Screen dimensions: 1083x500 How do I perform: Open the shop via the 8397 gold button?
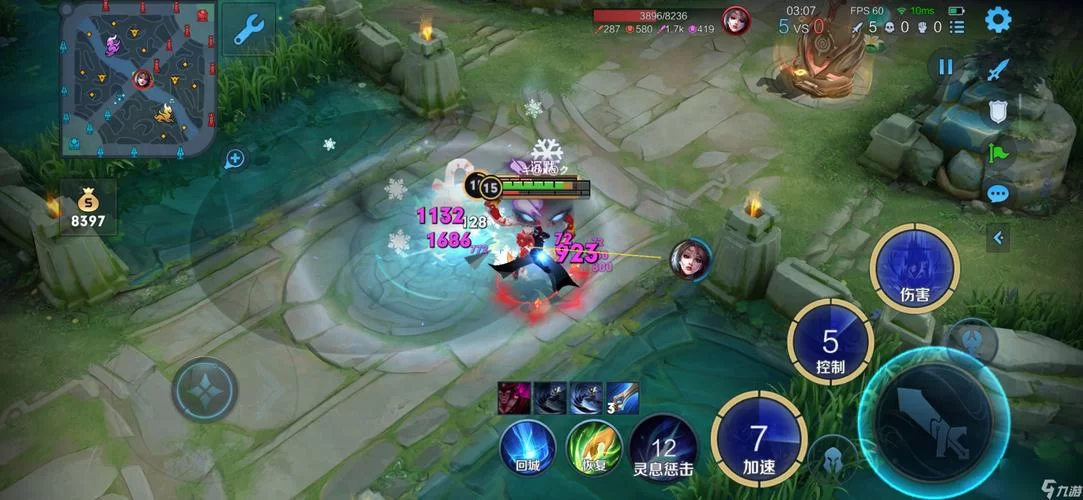(x=88, y=207)
